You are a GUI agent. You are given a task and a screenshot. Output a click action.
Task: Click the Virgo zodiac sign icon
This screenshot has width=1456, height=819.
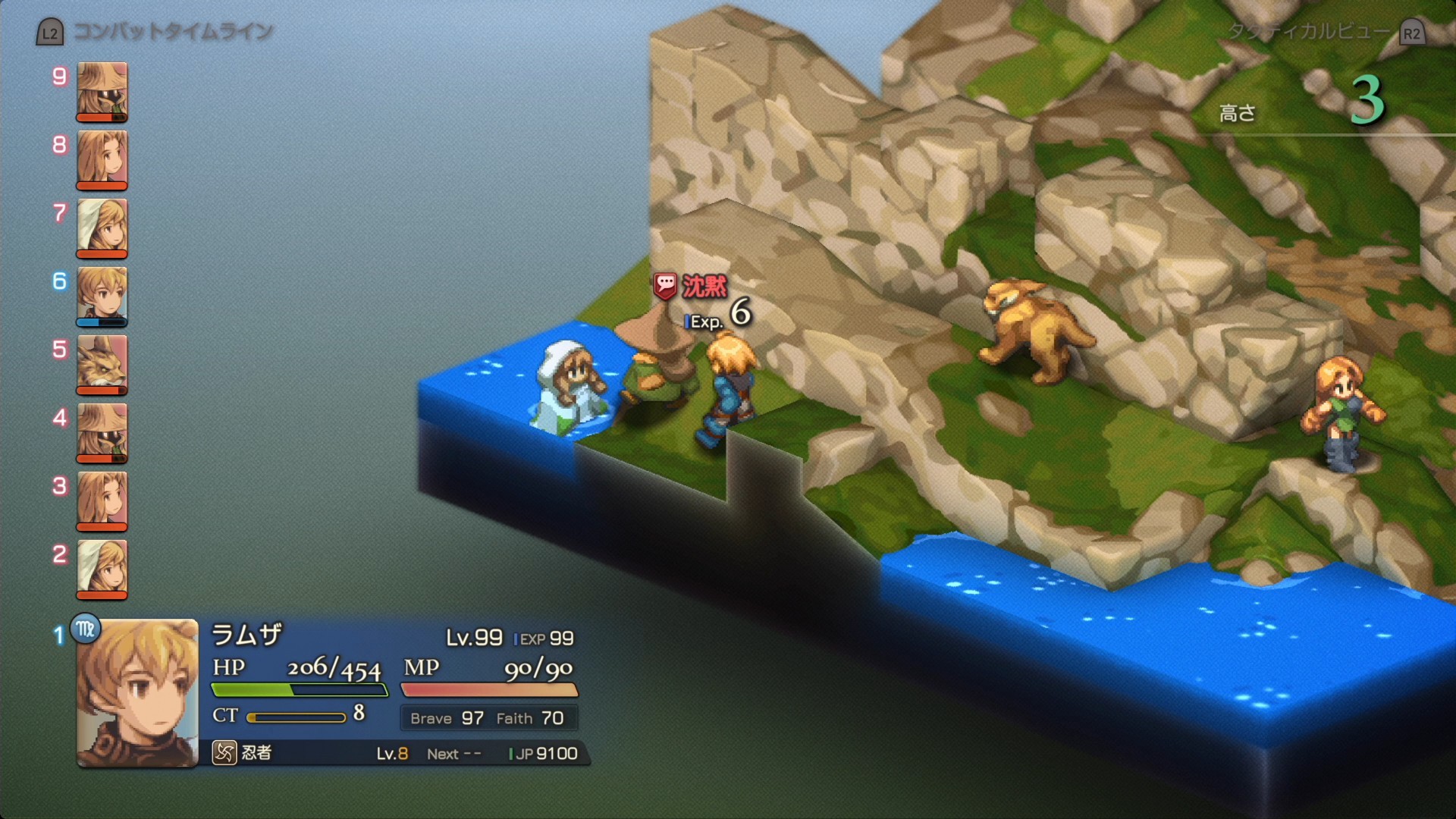pos(86,629)
